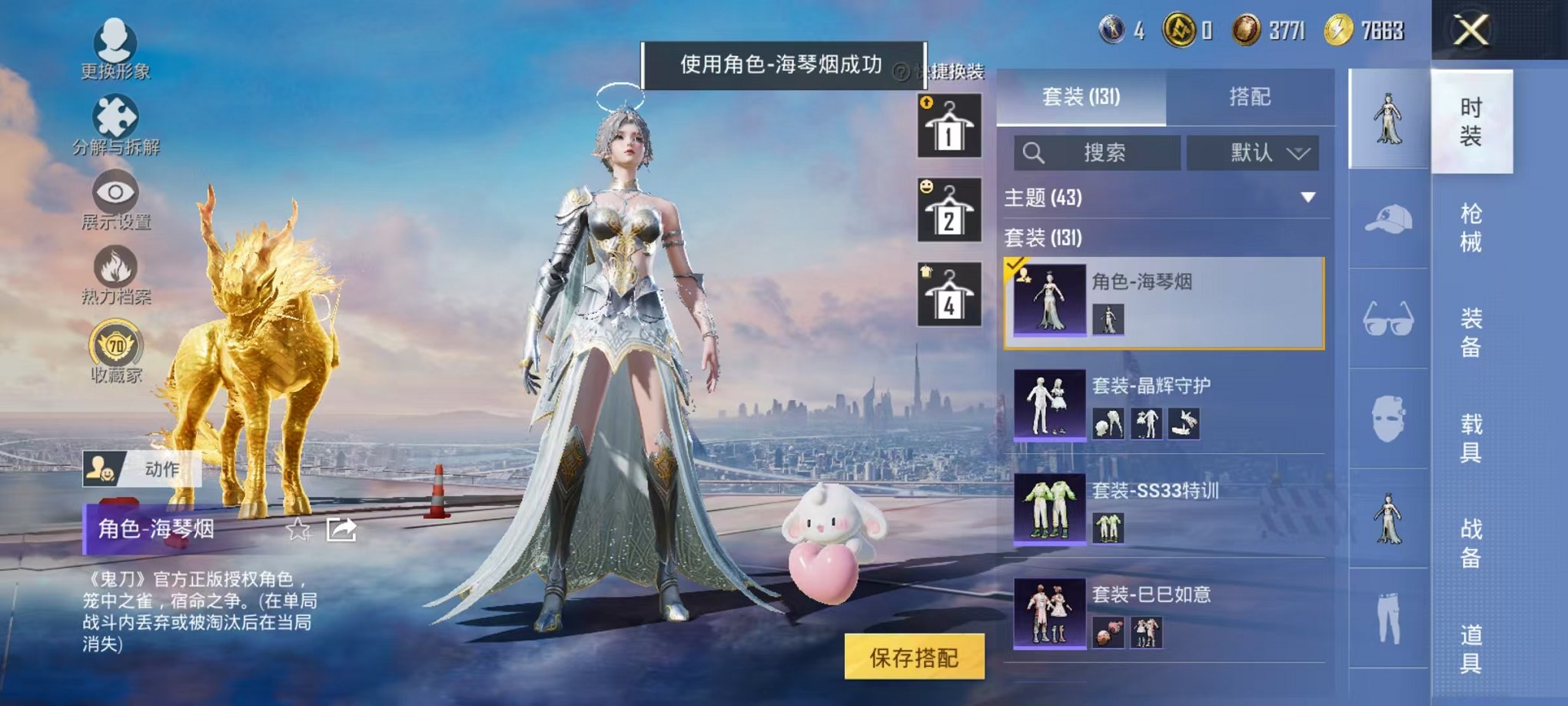Open the 默认 sort order dropdown

1253,152
